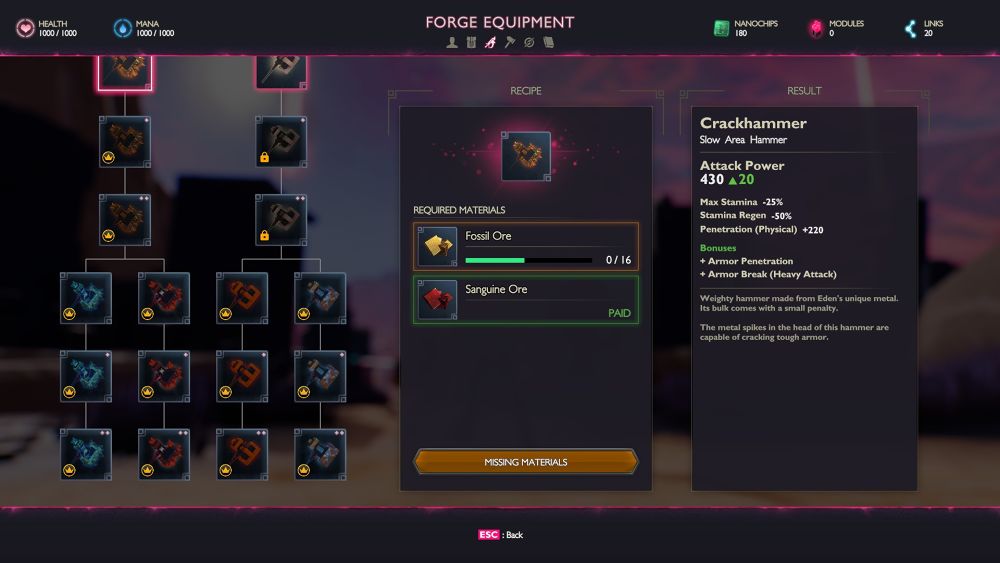Click the Links currency icon

910,29
